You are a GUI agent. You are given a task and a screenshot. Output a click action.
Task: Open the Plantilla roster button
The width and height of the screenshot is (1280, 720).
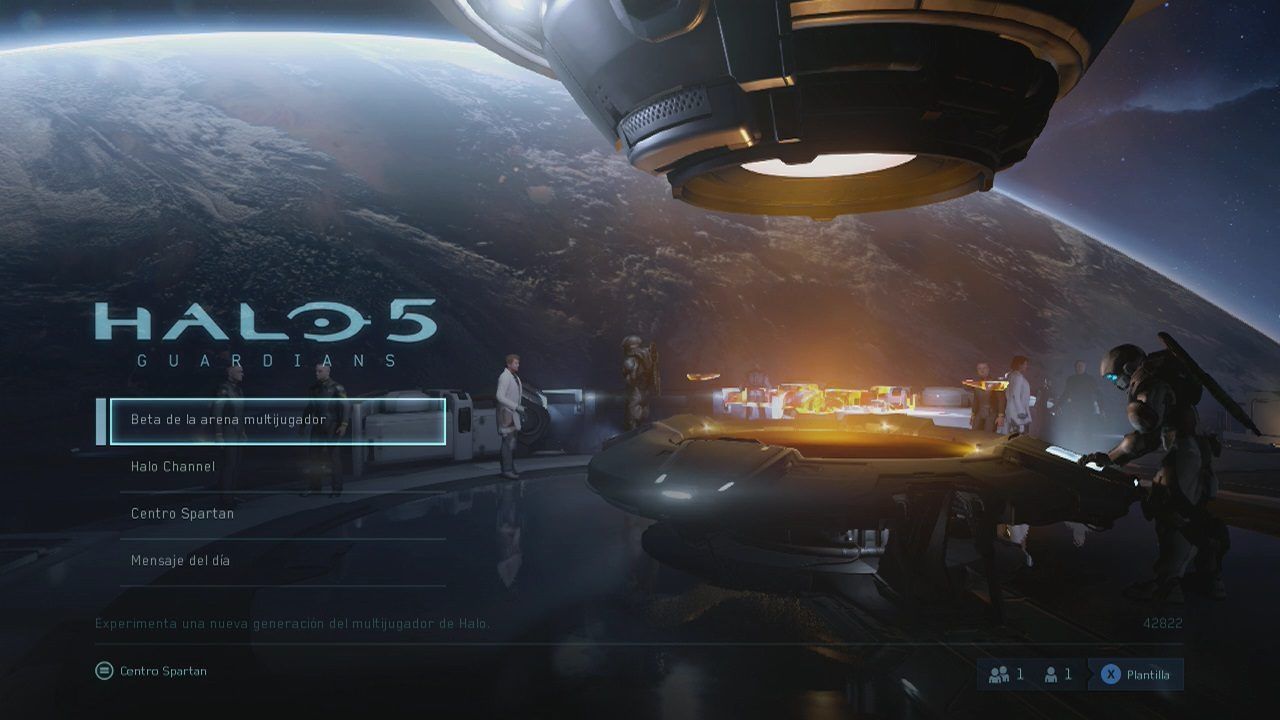pos(1135,675)
